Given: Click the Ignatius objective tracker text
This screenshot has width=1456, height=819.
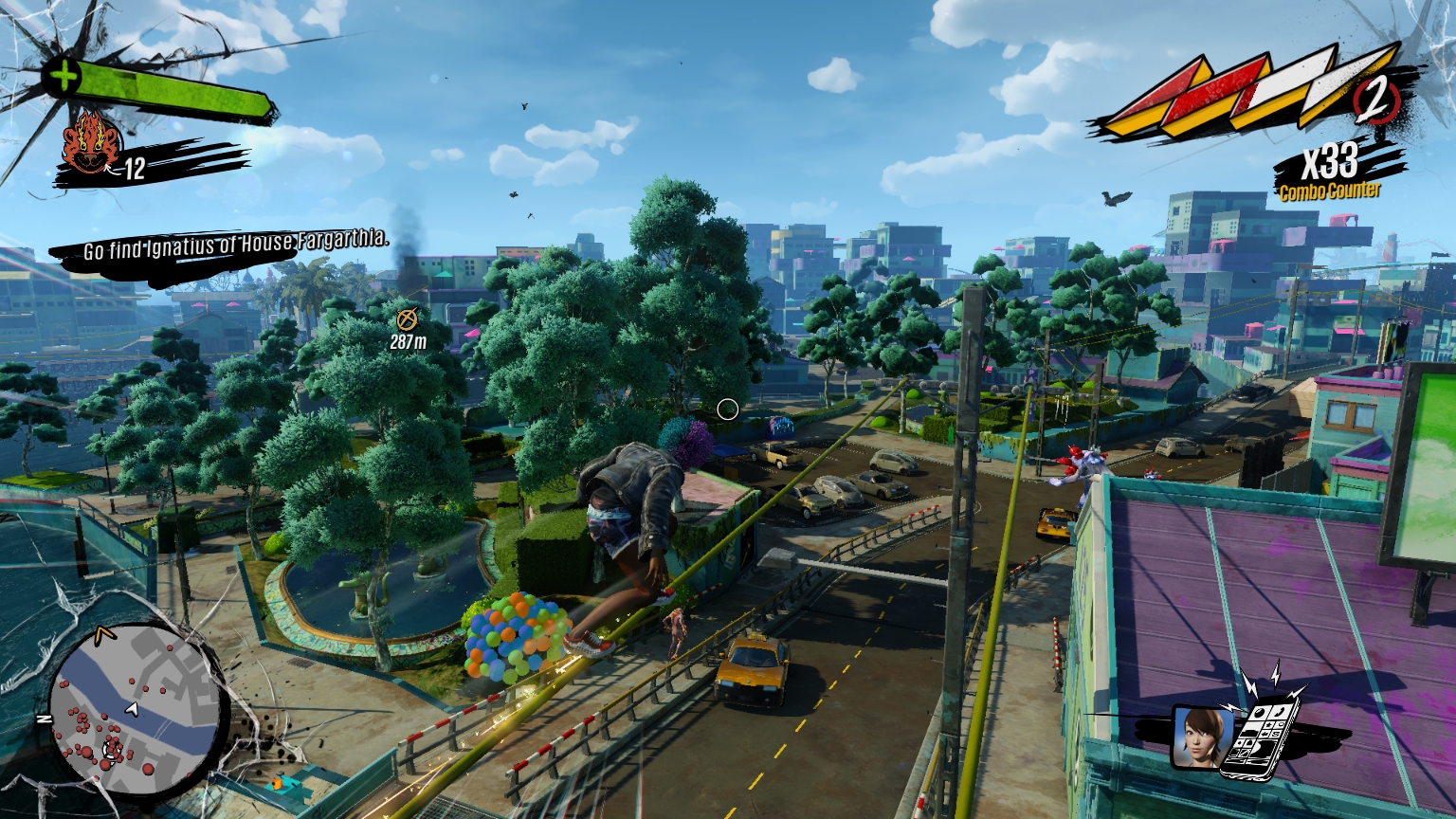Looking at the screenshot, I should coord(235,246).
